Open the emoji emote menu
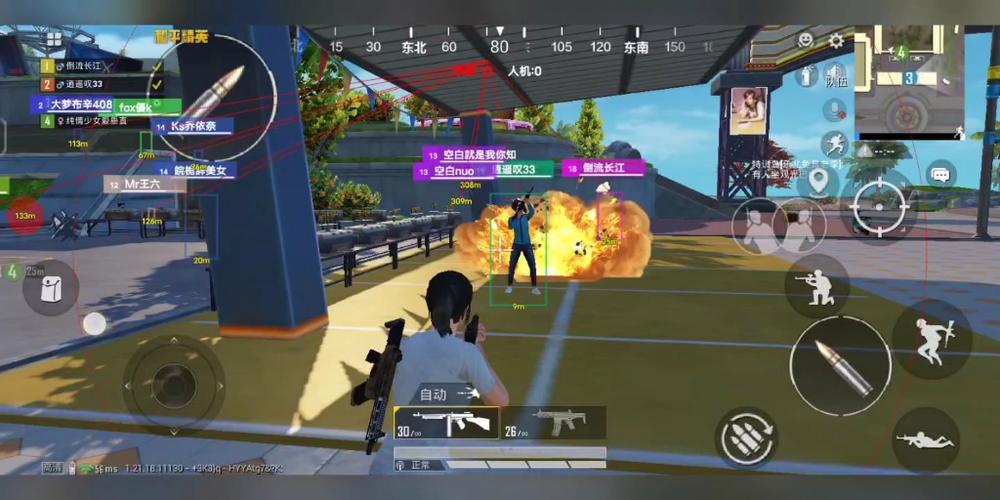1000x500 pixels. point(805,40)
